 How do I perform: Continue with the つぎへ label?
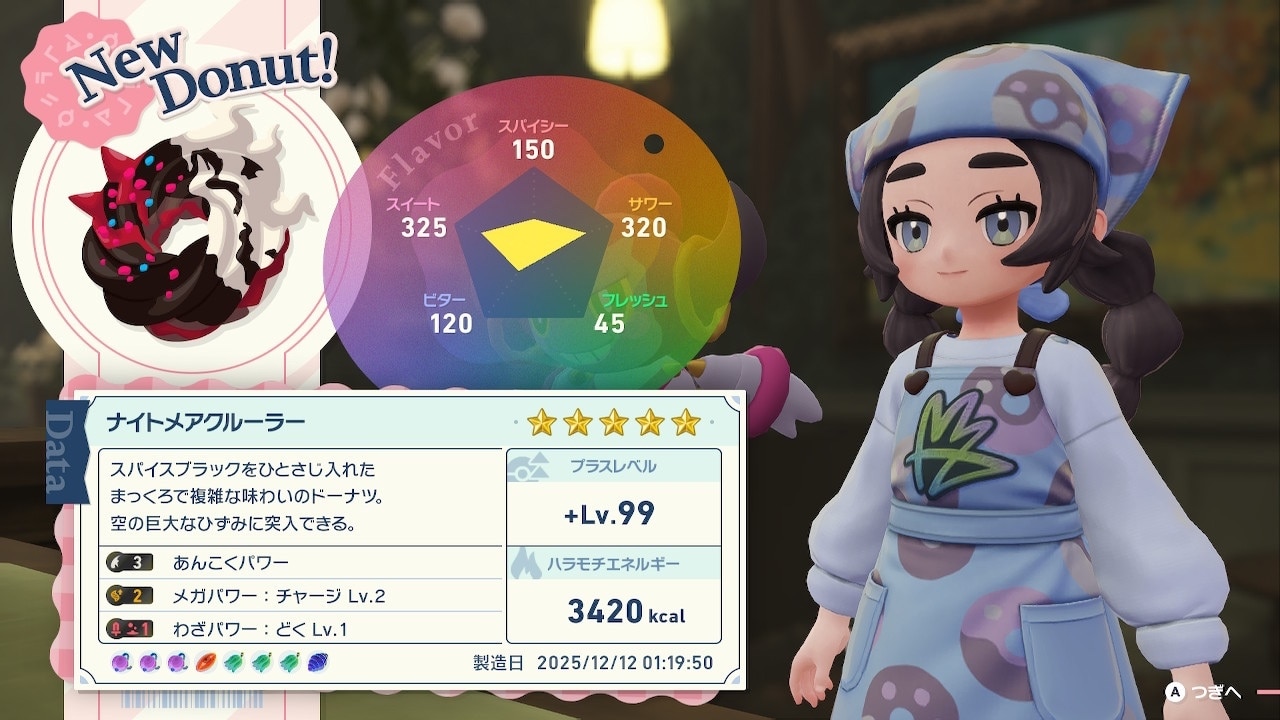click(x=1218, y=692)
